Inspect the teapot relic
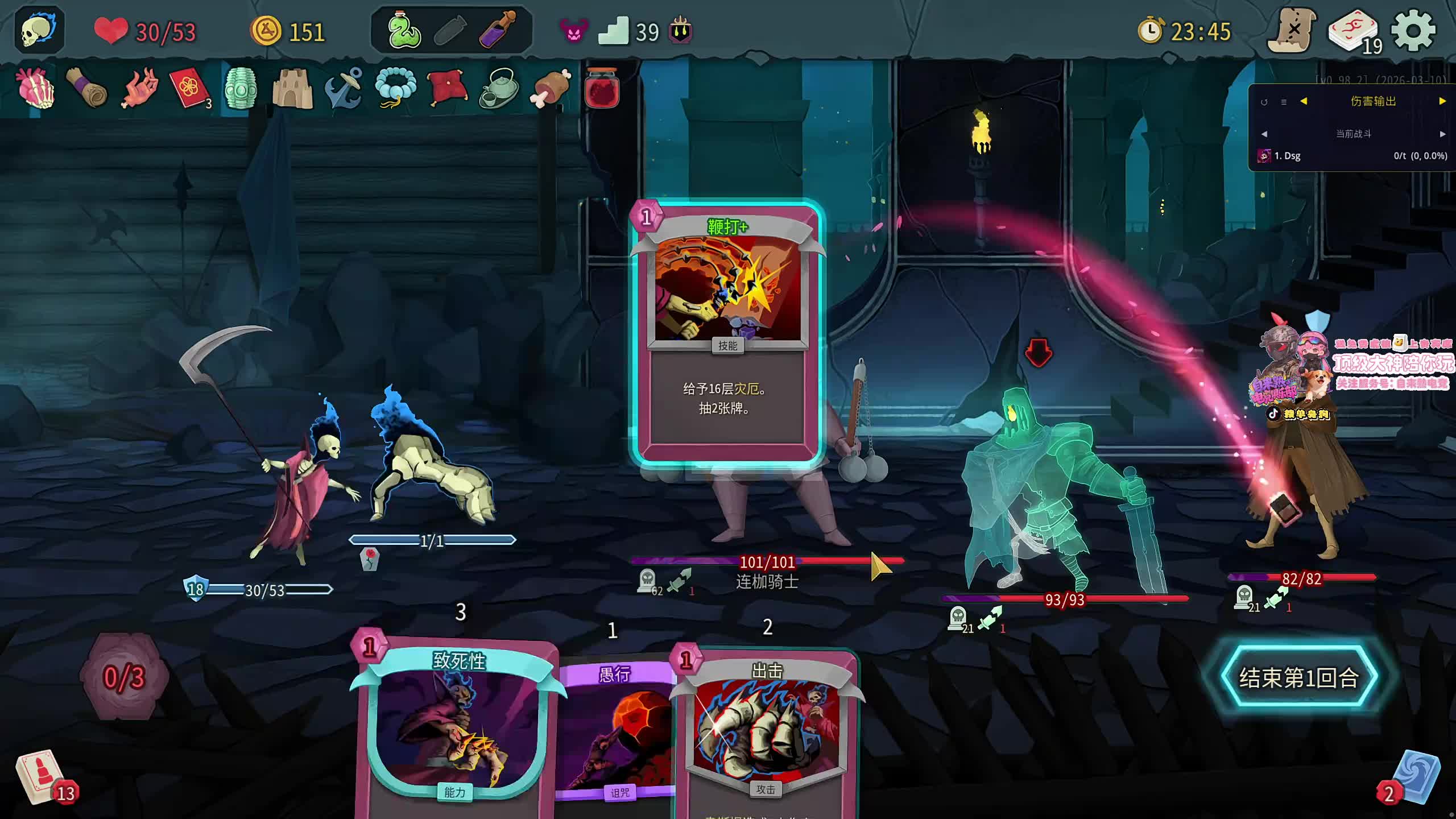 pos(499,88)
